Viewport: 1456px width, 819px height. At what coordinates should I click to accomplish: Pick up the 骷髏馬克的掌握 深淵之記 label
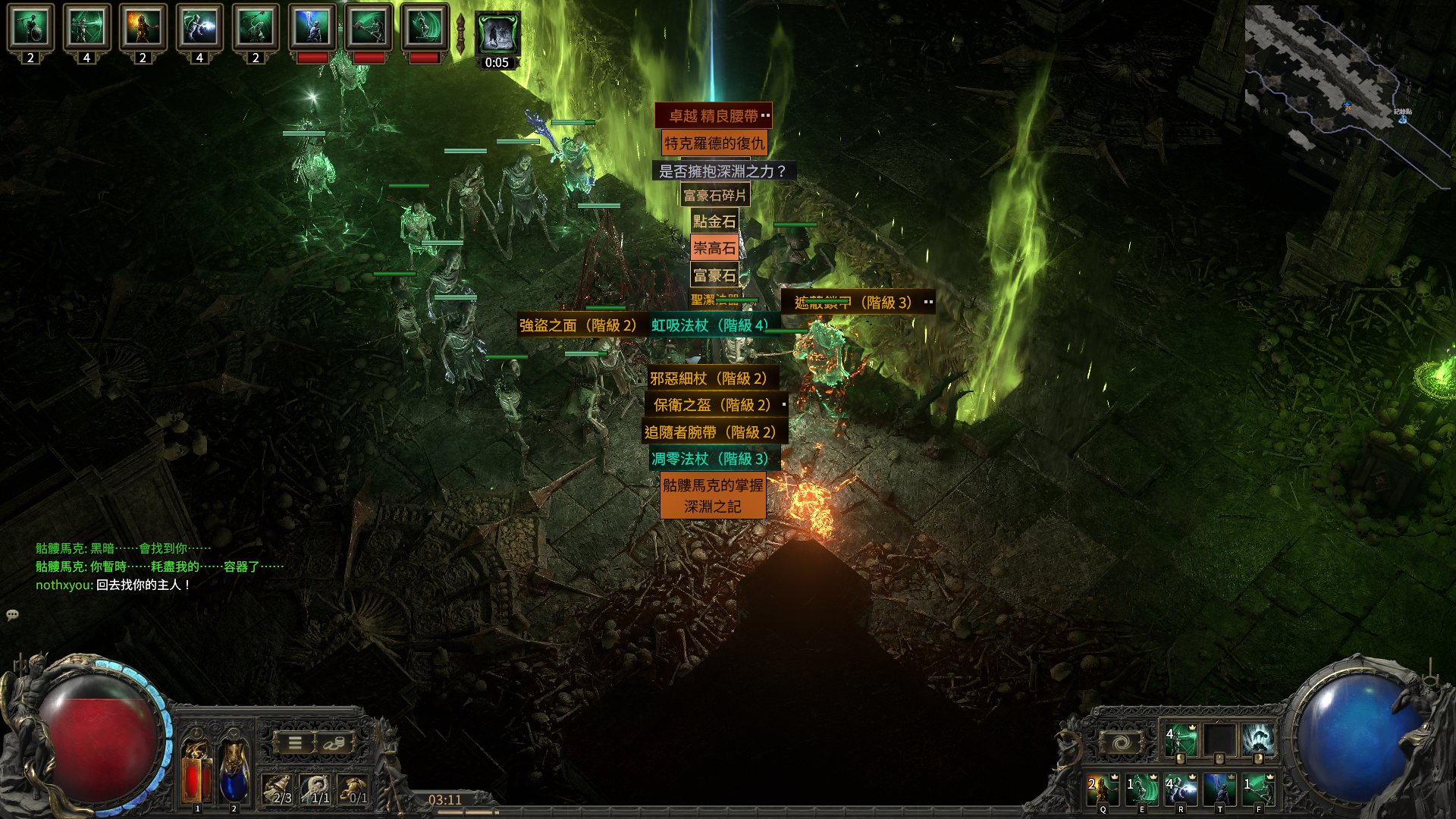(713, 496)
